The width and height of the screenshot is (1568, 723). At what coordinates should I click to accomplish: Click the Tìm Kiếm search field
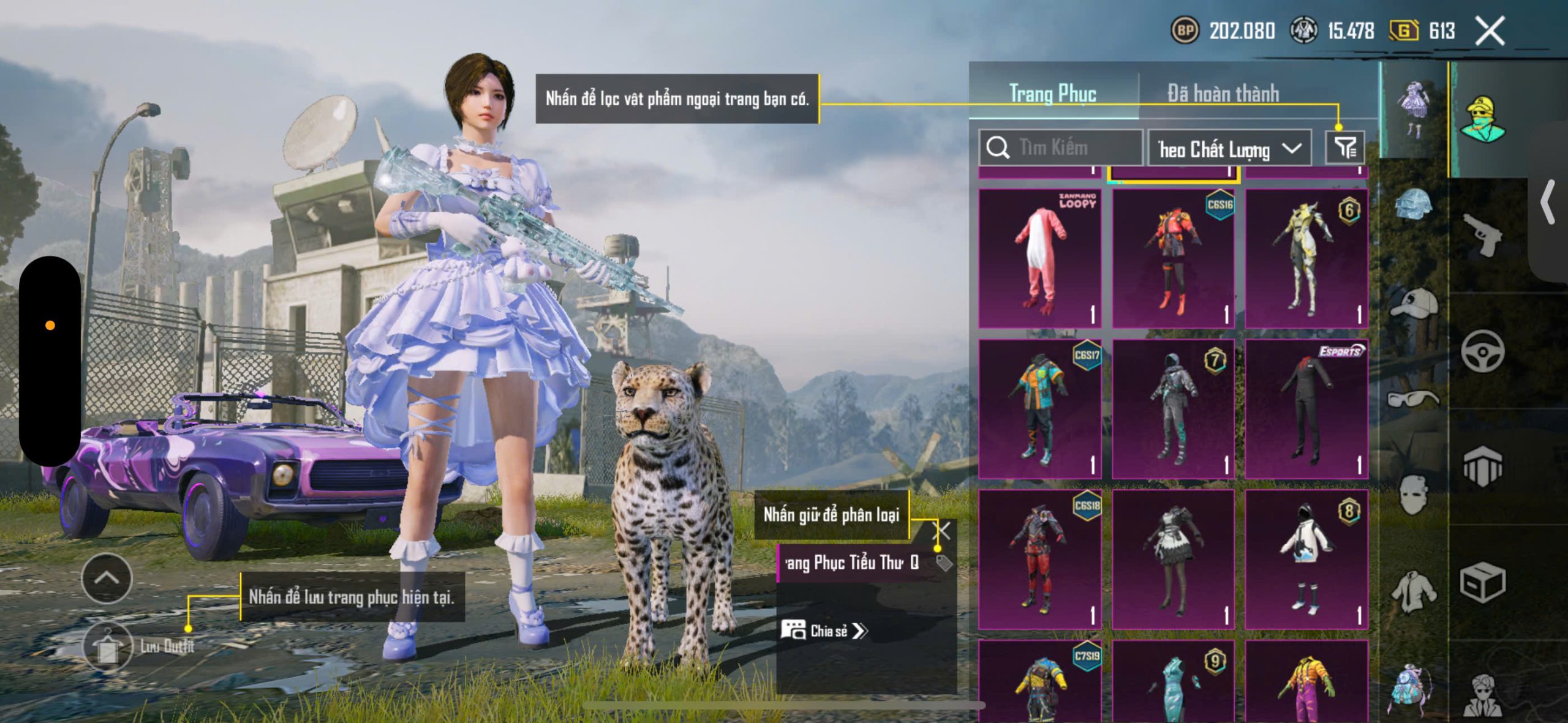tap(1061, 148)
